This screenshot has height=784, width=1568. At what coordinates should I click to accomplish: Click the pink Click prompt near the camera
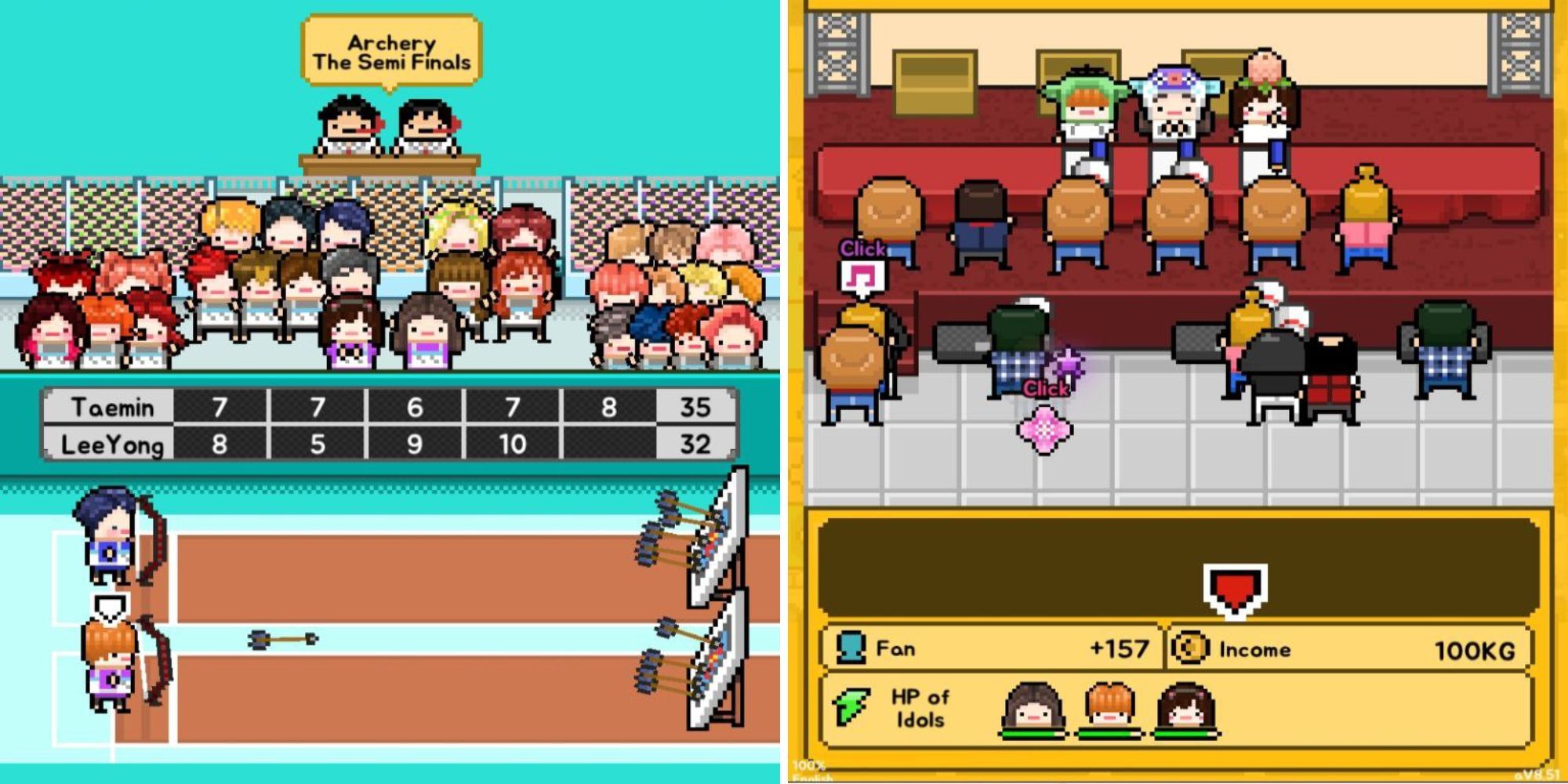[1045, 388]
